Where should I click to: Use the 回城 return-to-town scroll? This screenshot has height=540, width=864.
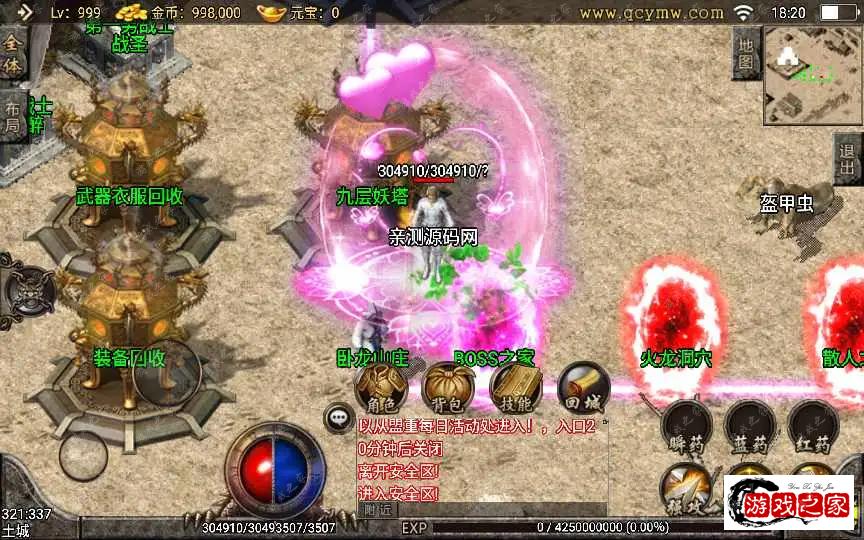coord(582,387)
